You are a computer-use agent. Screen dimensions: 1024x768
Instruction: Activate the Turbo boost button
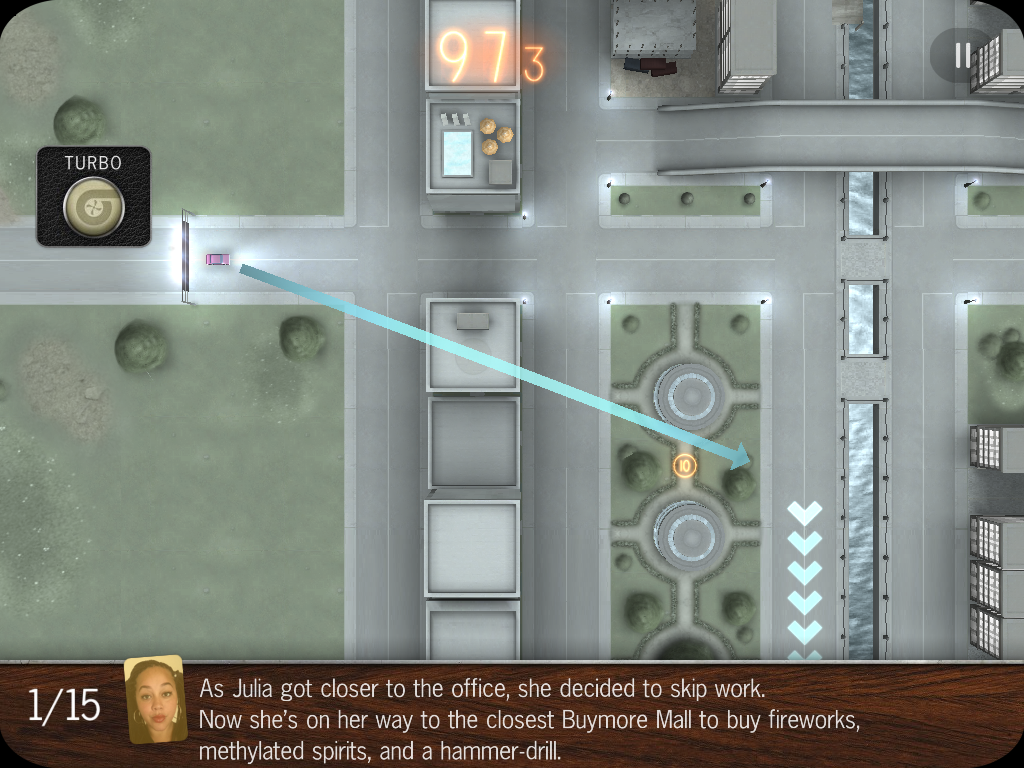[94, 205]
